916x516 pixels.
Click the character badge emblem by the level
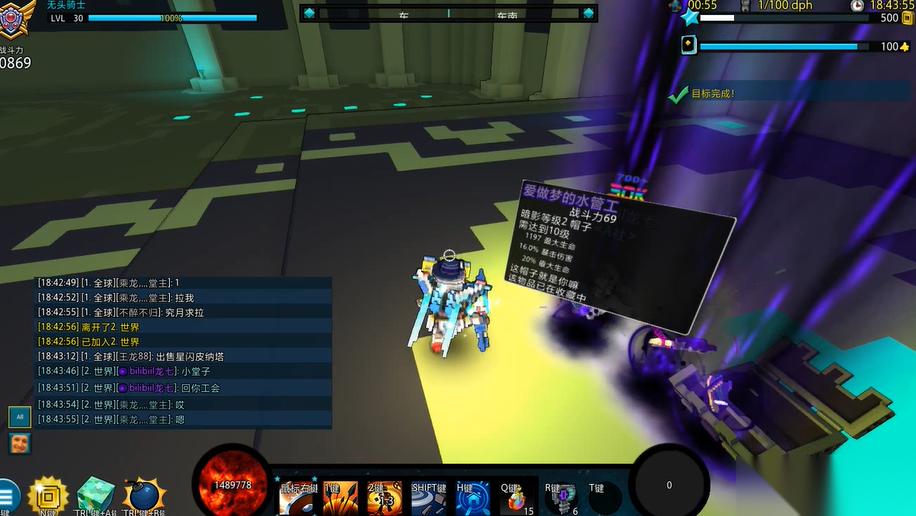[17, 15]
